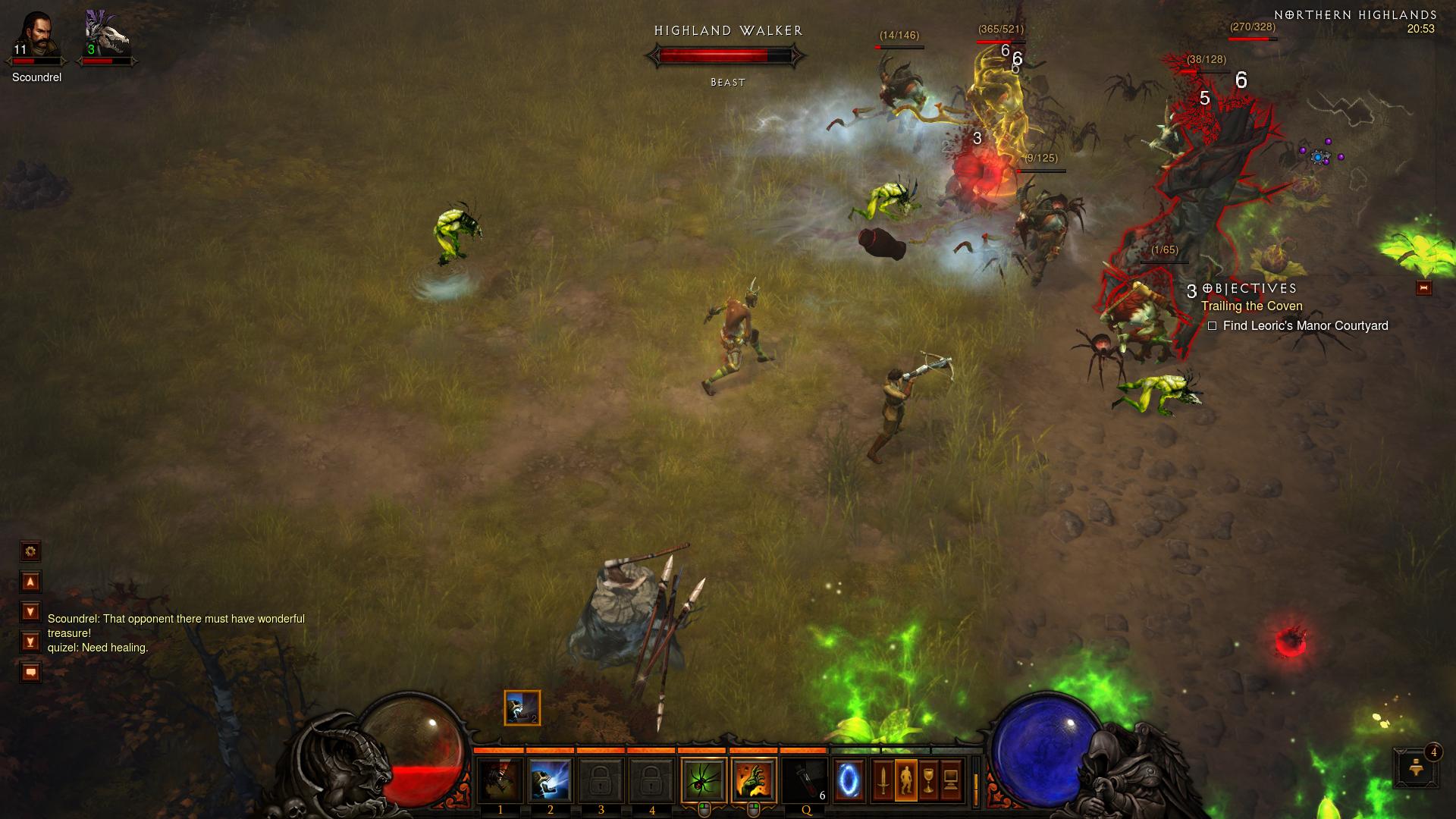Image resolution: width=1456 pixels, height=819 pixels.
Task: Click the skull buff icon above hotbar
Action: 522,708
